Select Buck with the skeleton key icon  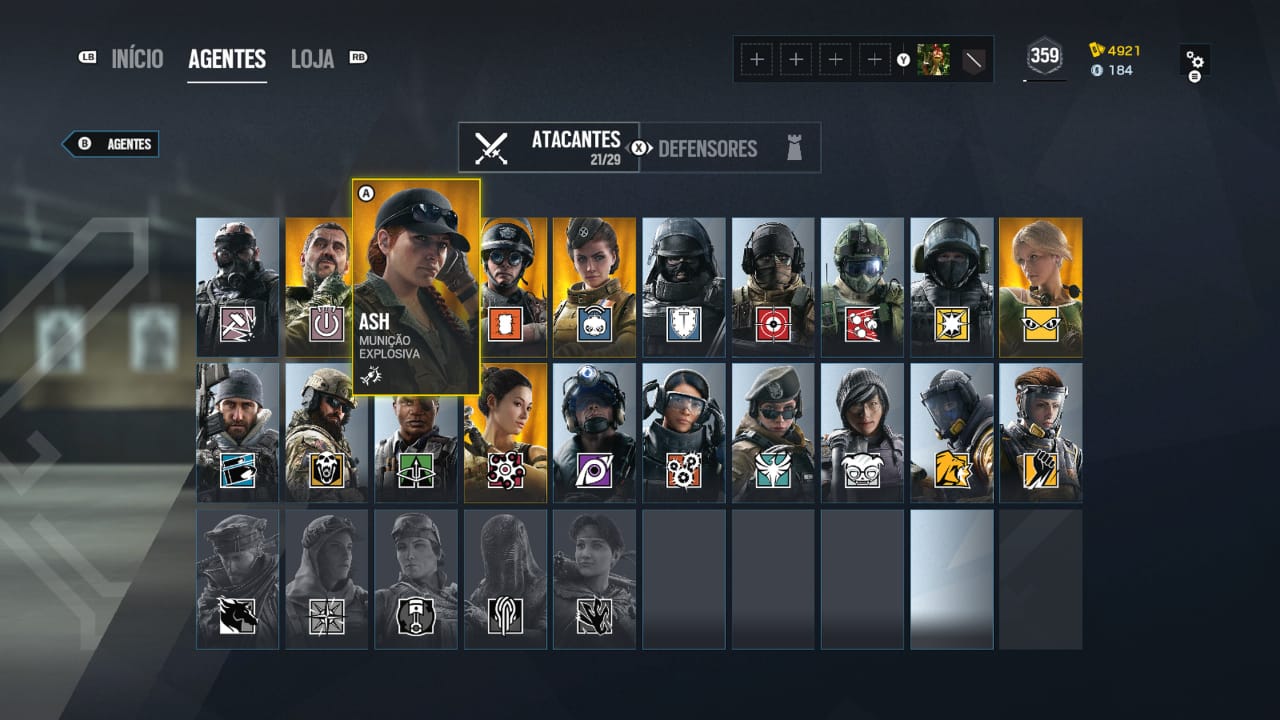tap(237, 470)
